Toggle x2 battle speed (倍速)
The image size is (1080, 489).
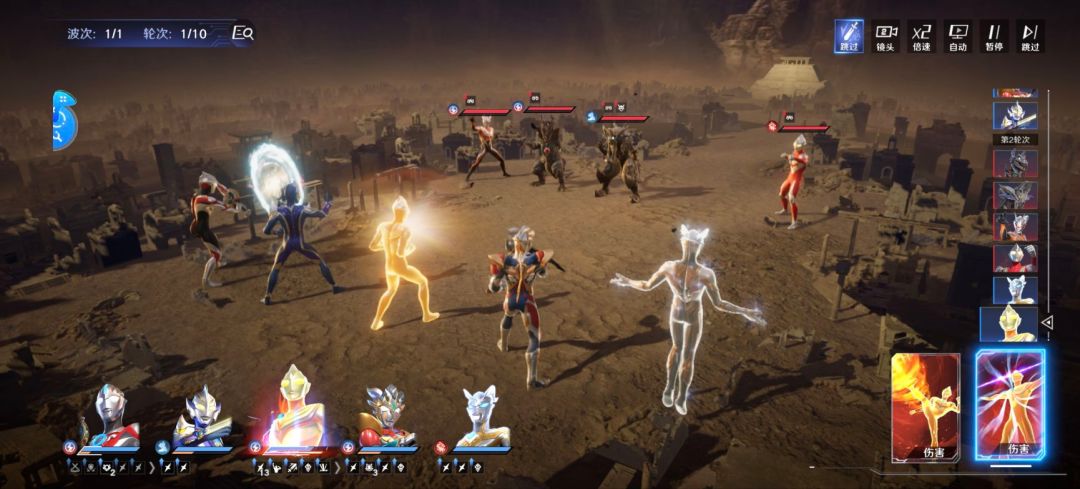pyautogui.click(x=921, y=36)
